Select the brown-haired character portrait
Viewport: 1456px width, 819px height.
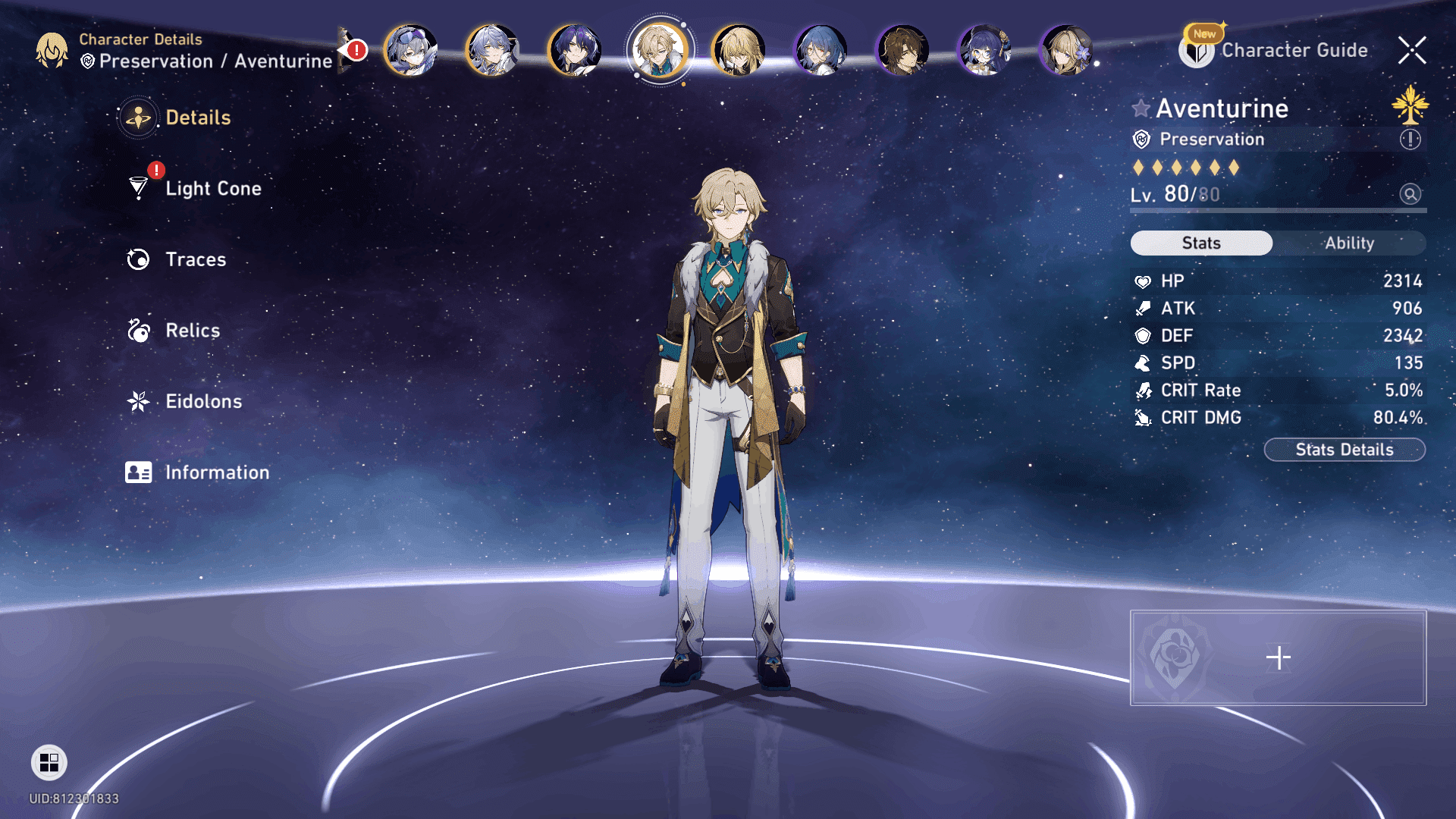[902, 51]
